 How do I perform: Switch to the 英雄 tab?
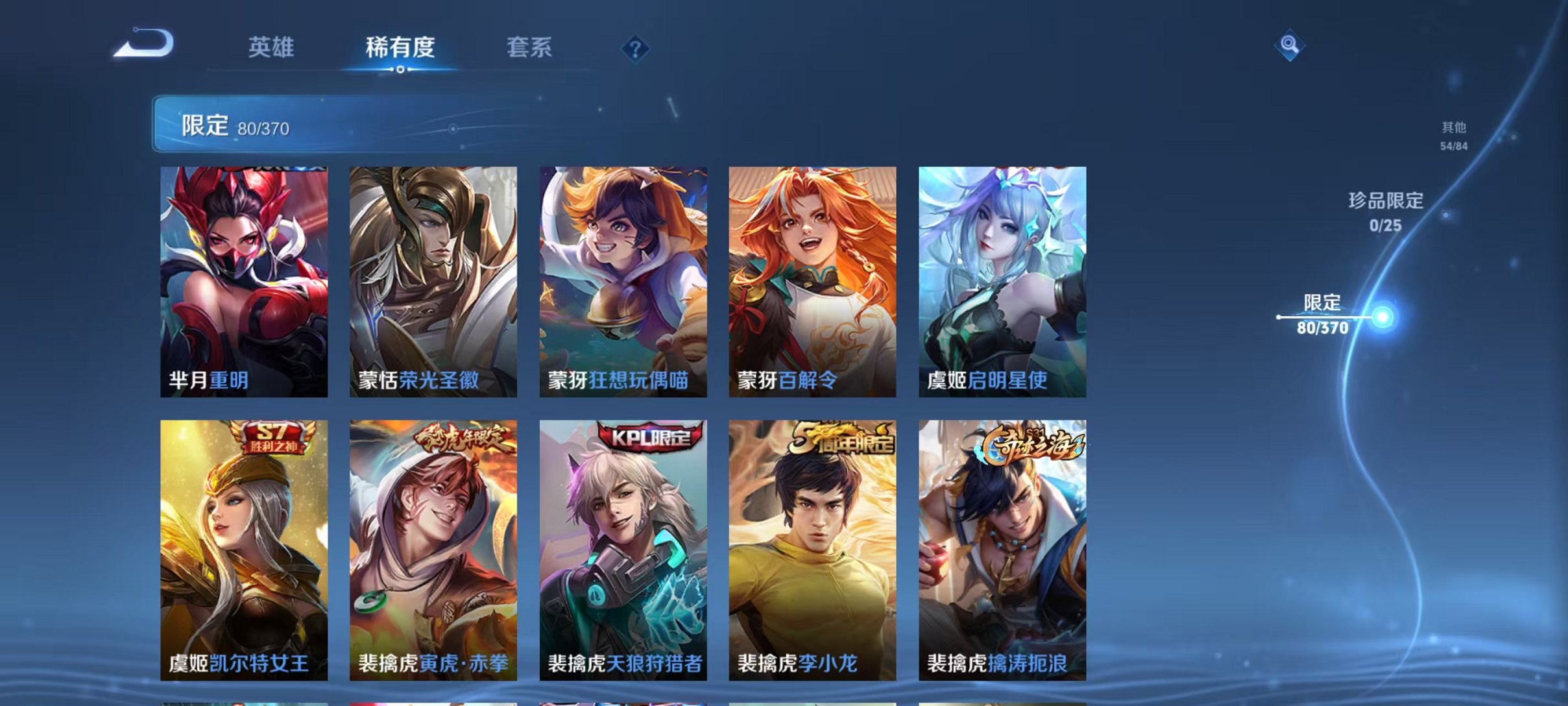[273, 48]
